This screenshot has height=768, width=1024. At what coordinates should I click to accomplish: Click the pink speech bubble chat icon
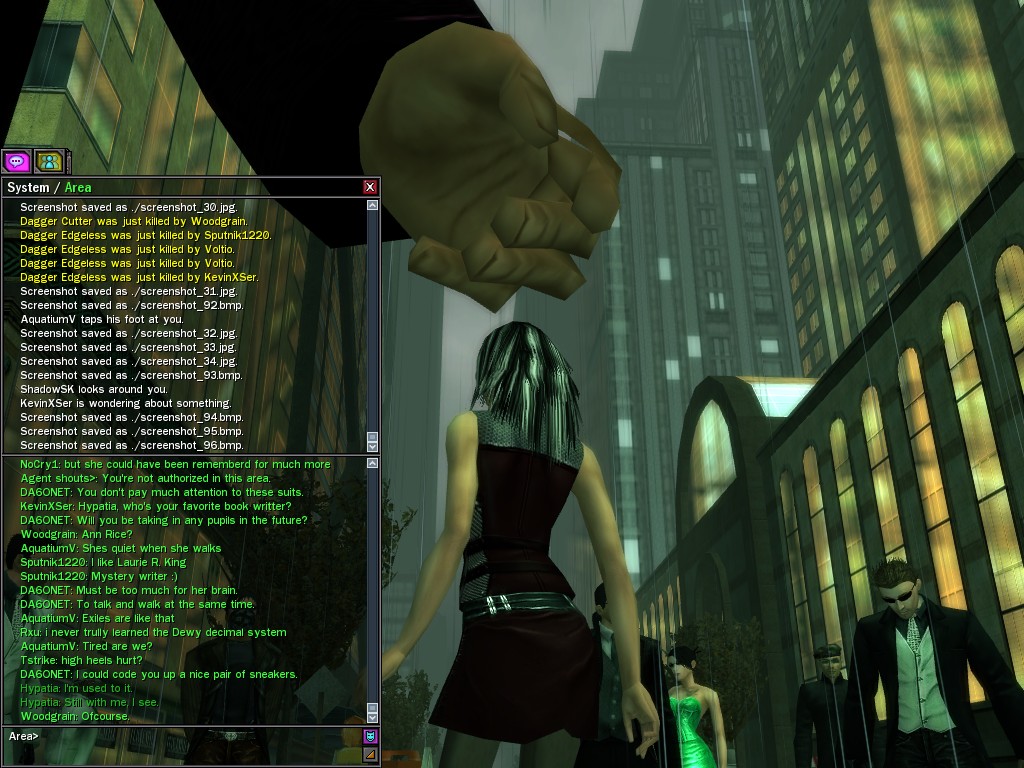[x=16, y=161]
